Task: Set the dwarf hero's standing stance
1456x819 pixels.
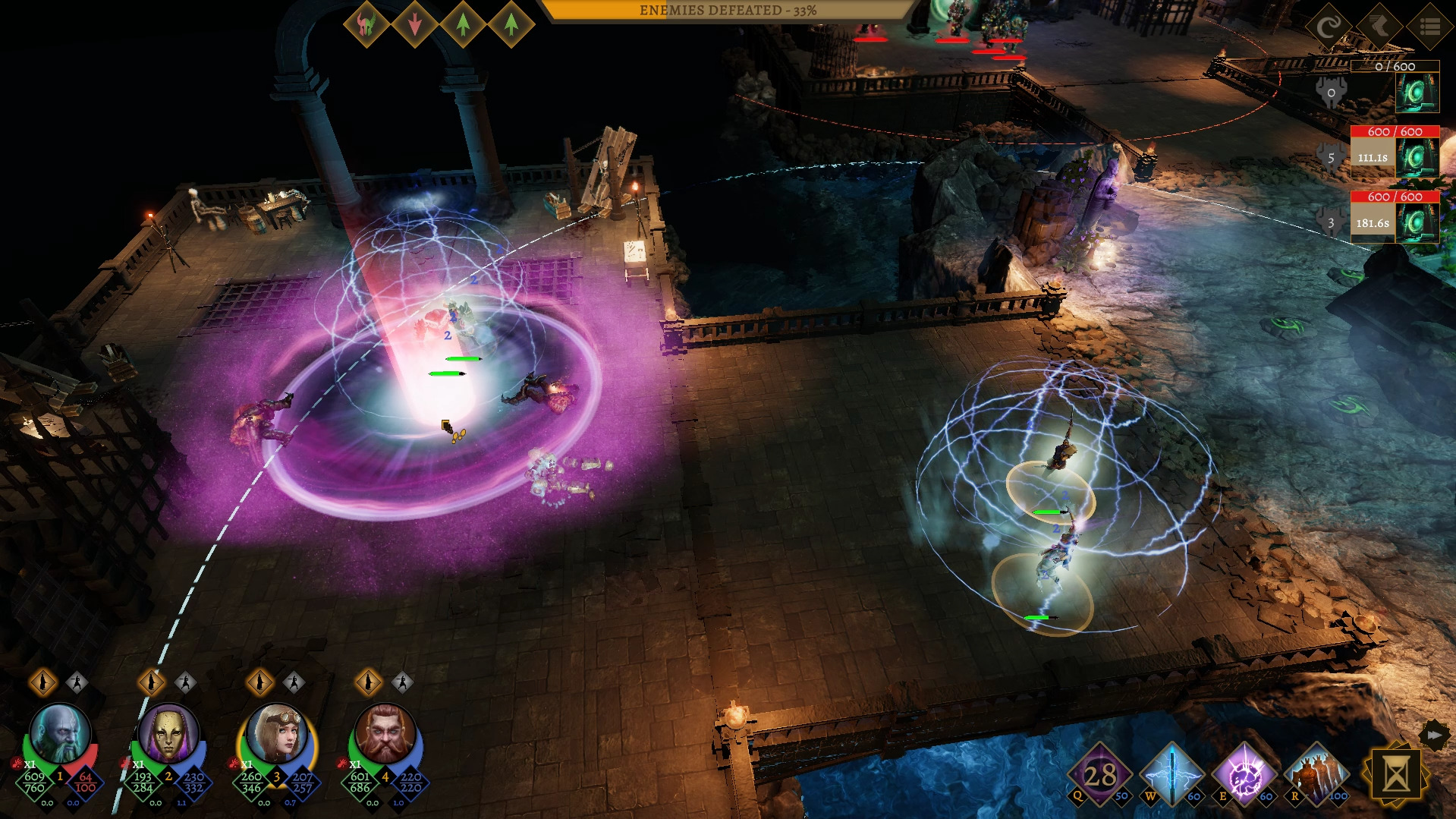Action: pyautogui.click(x=369, y=682)
